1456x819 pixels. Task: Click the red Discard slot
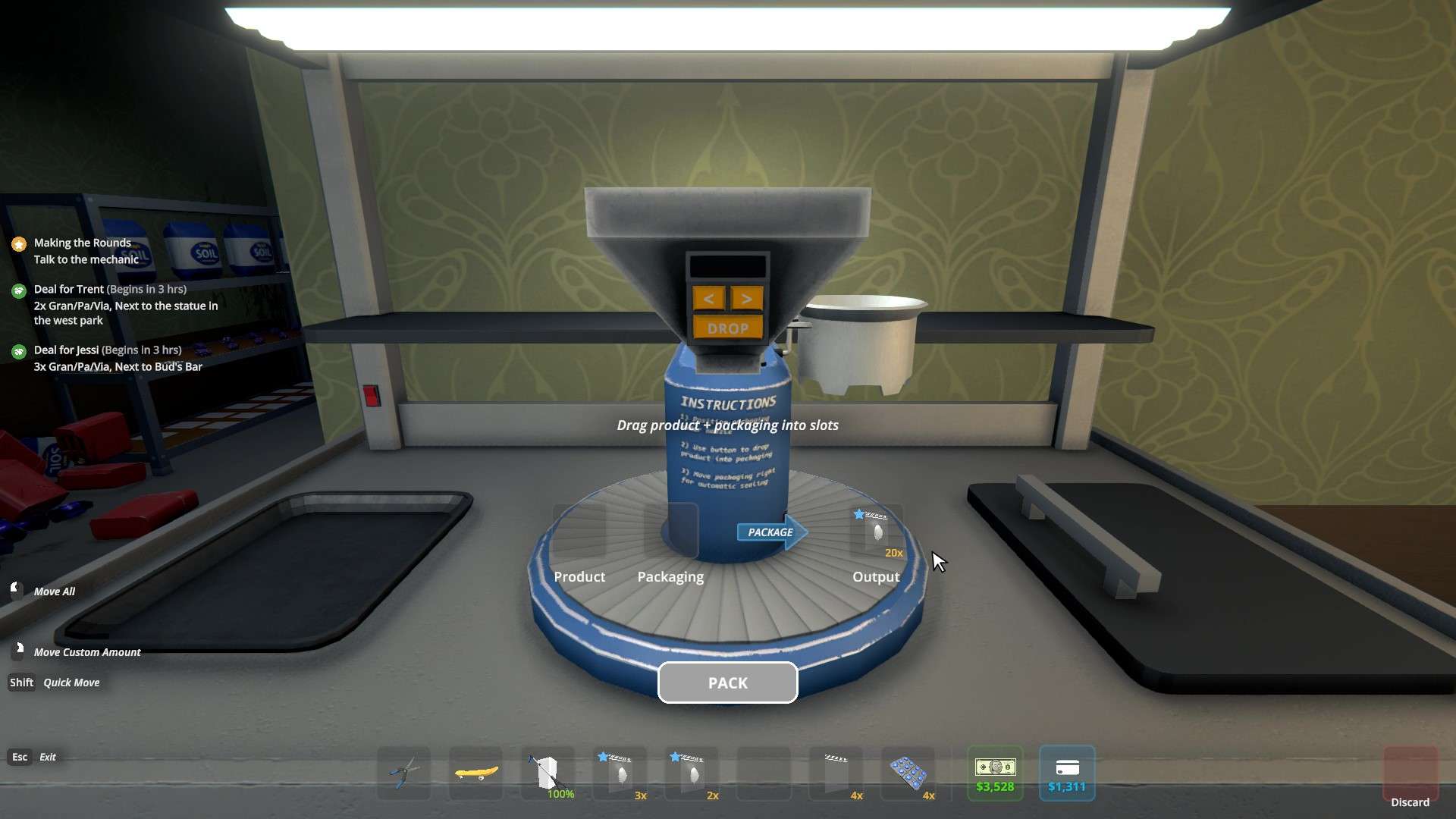[x=1410, y=775]
